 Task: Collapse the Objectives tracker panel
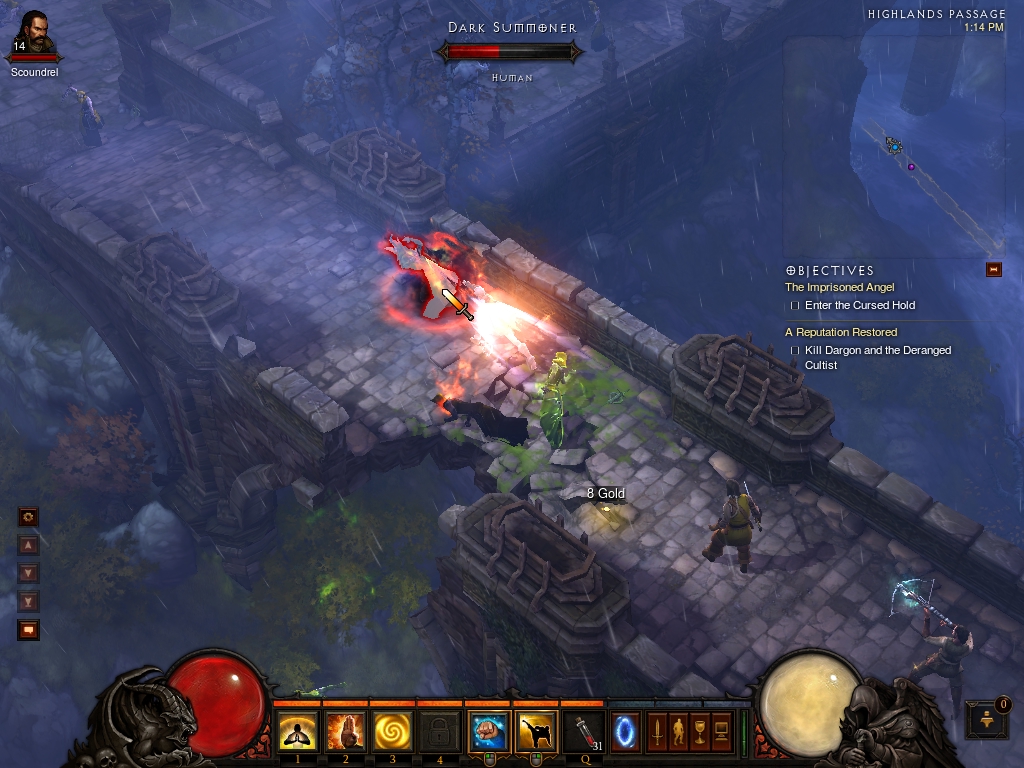[x=993, y=269]
